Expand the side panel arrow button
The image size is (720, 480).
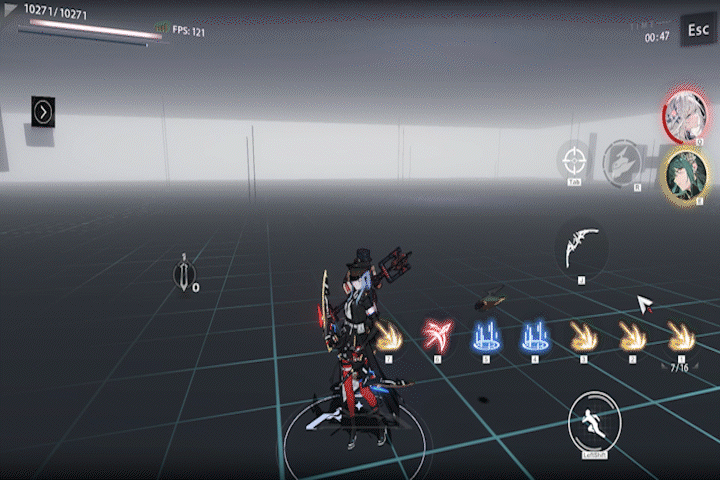[43, 112]
